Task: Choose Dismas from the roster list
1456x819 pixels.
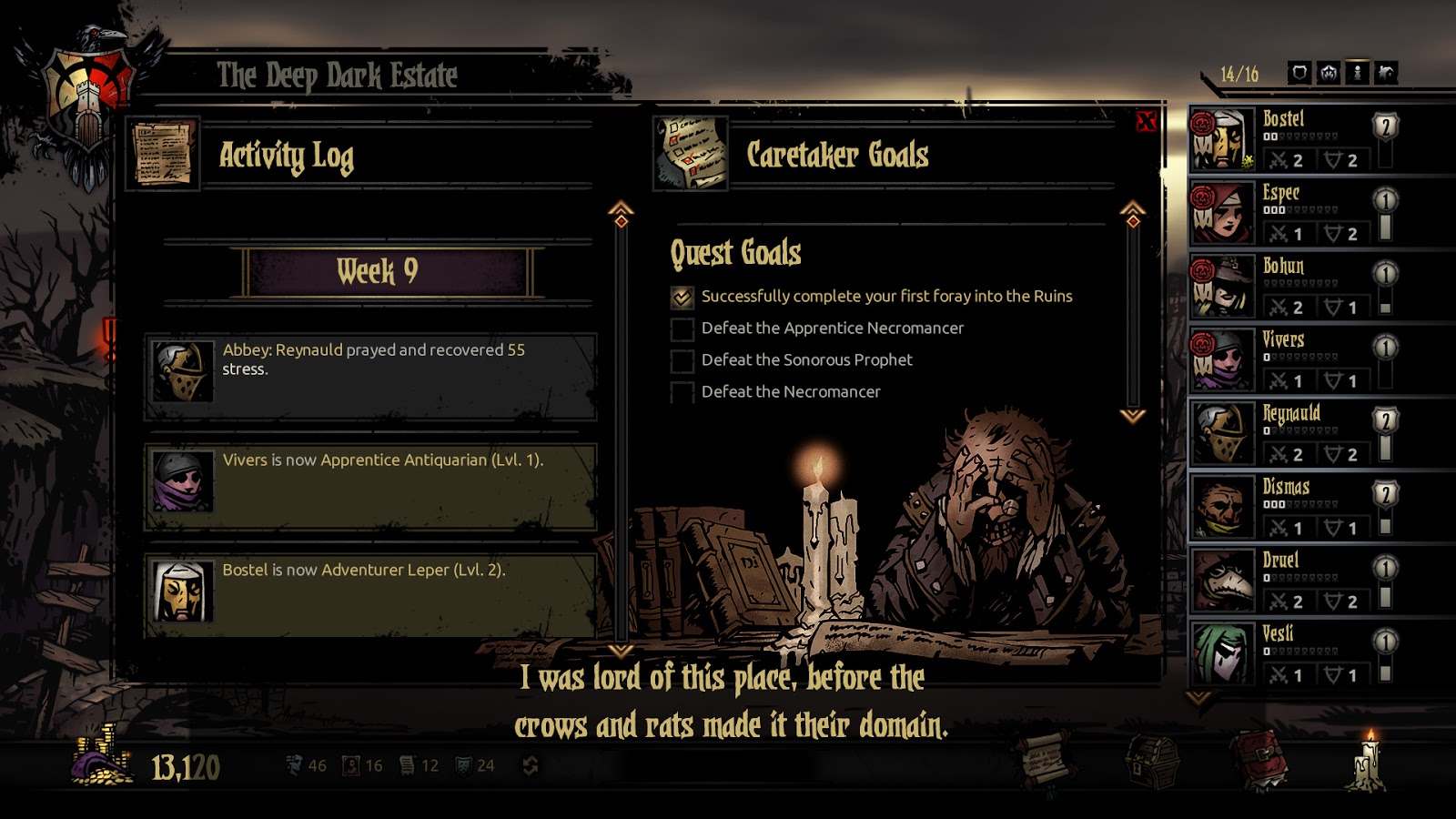Action: 1292,508
